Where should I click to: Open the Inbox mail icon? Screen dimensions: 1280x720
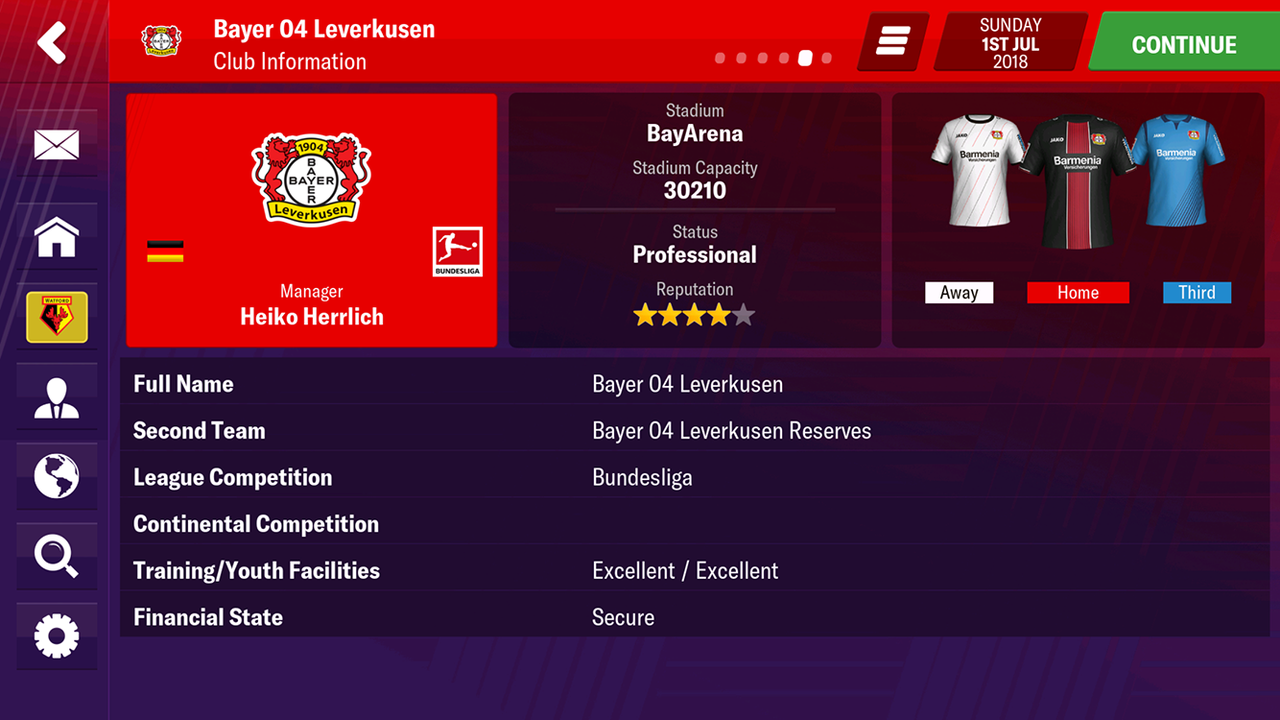coord(57,145)
